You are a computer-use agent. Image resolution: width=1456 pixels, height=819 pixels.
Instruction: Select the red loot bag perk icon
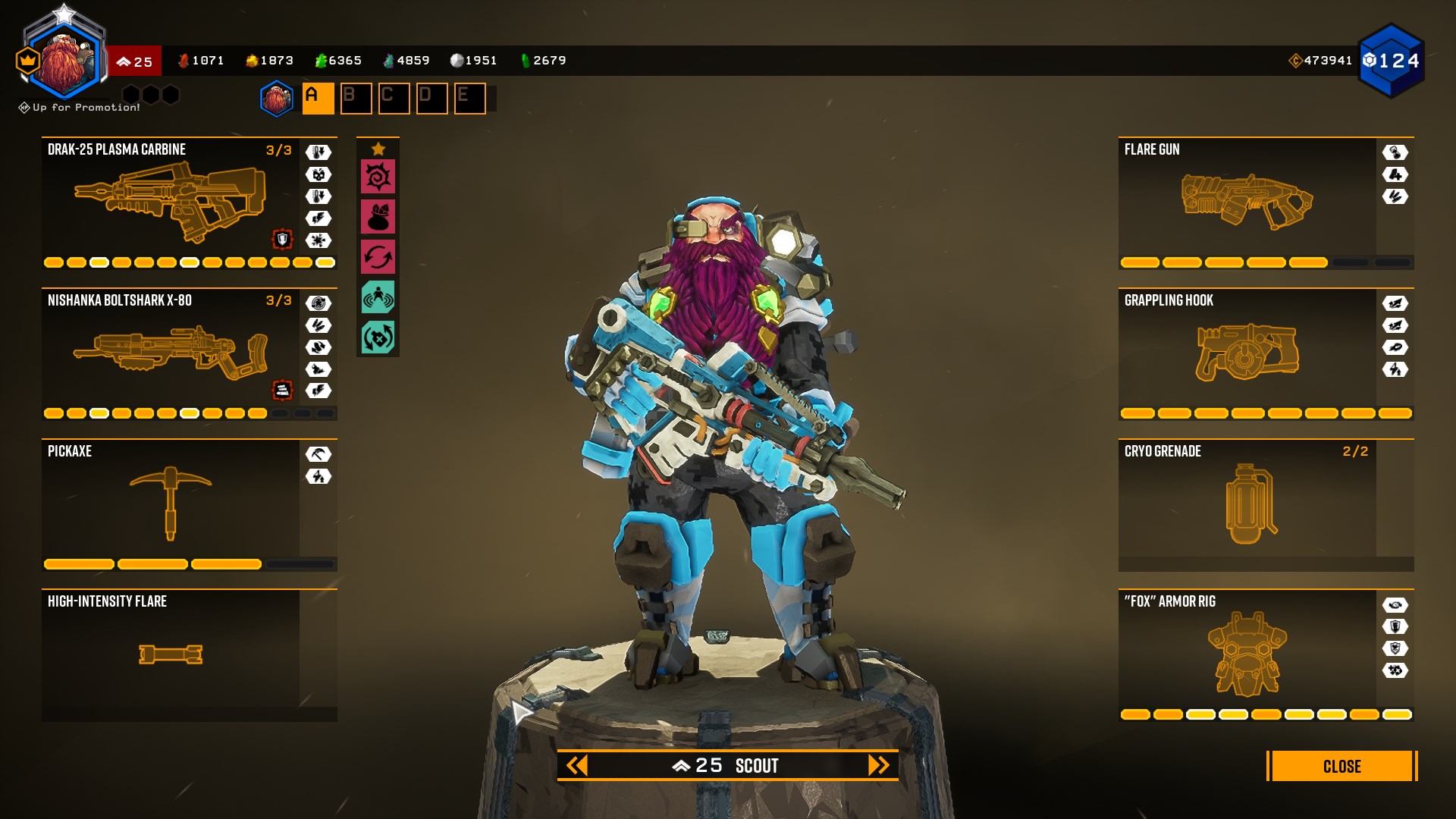click(378, 217)
